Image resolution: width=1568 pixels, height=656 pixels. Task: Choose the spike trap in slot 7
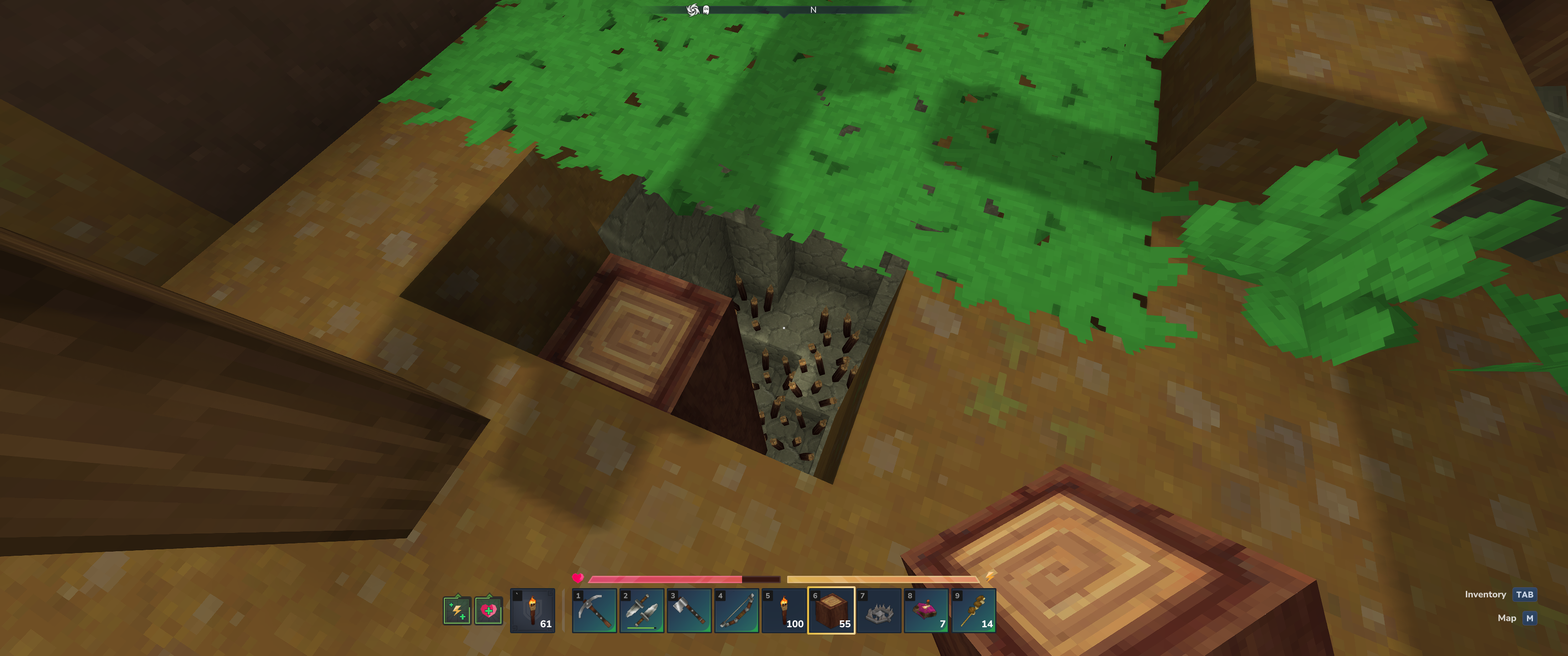879,610
